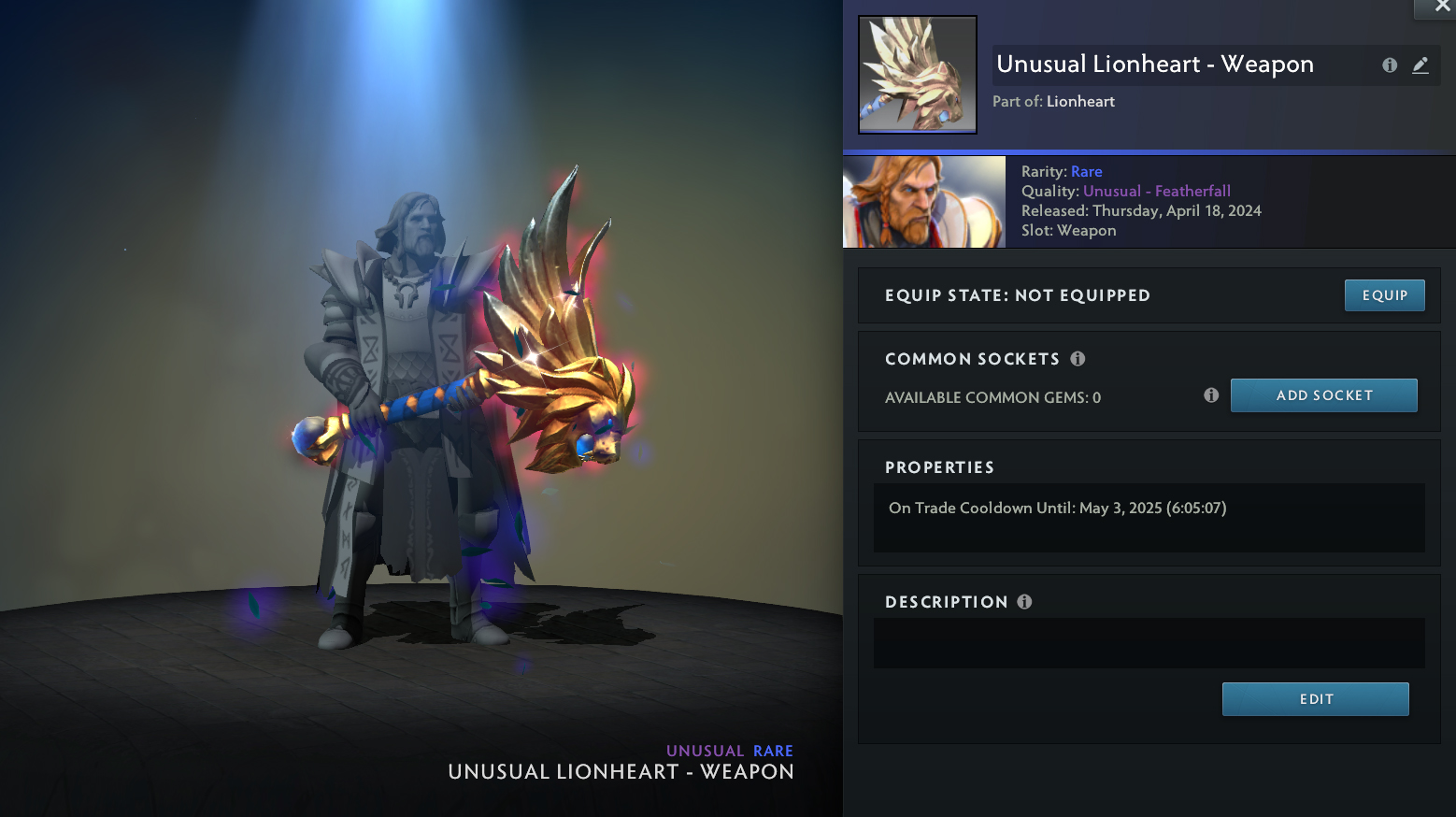The image size is (1456, 817).
Task: Show the Common Sockets info tooltip
Action: click(x=1078, y=359)
